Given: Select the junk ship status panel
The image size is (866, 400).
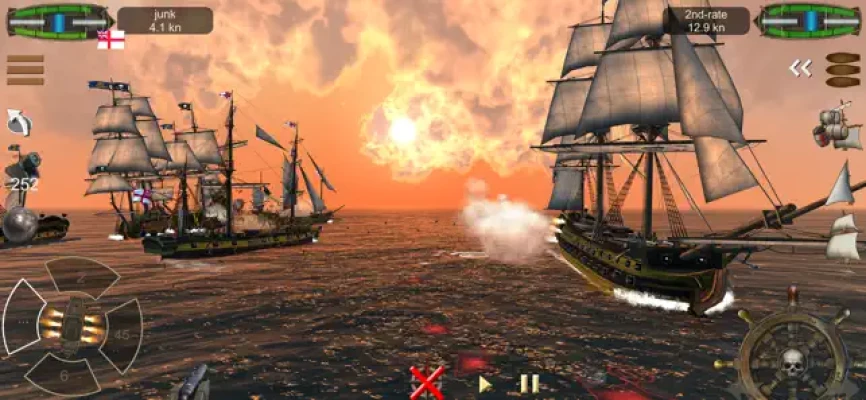Looking at the screenshot, I should click(x=164, y=20).
